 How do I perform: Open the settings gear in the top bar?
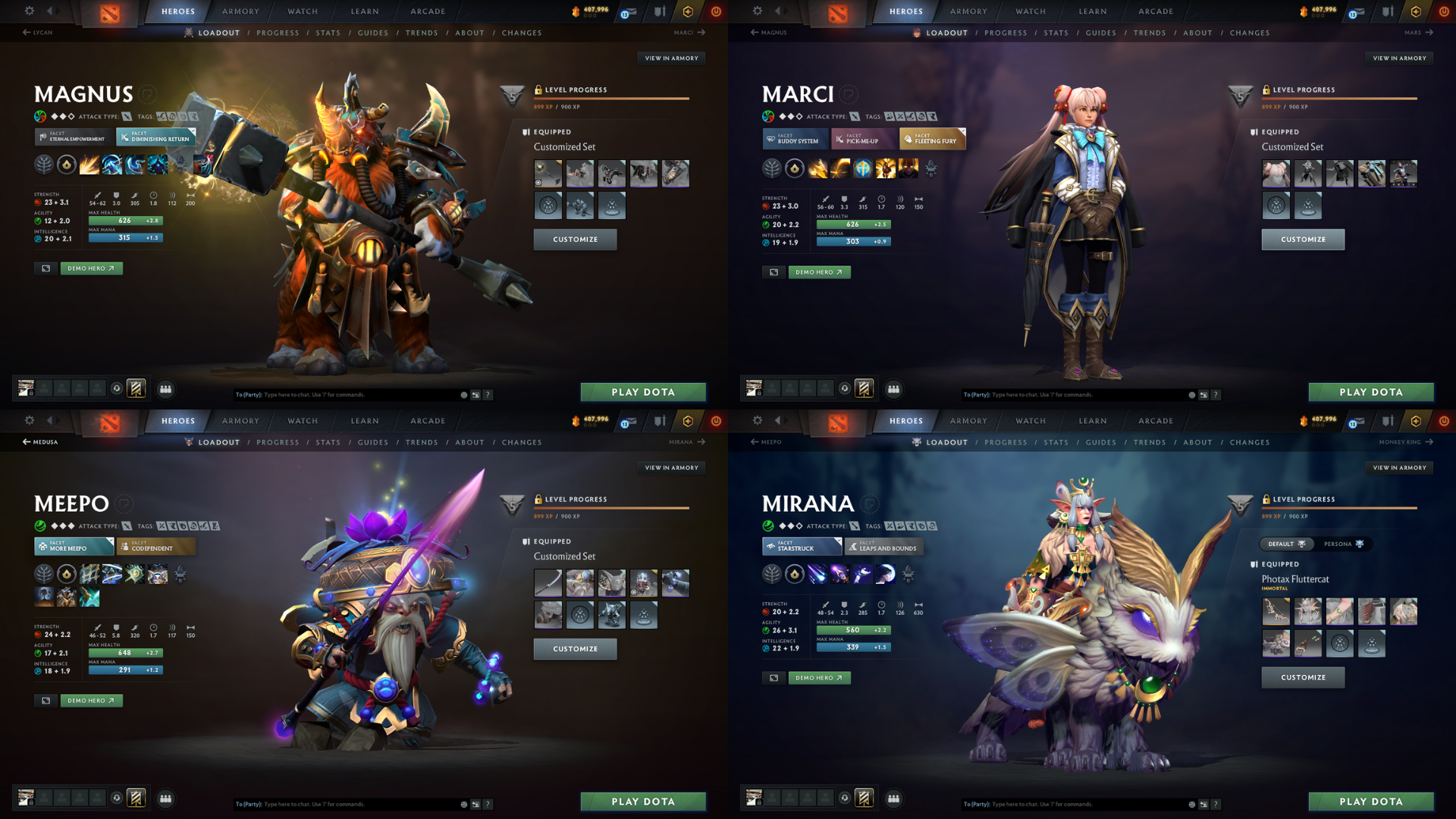[29, 11]
